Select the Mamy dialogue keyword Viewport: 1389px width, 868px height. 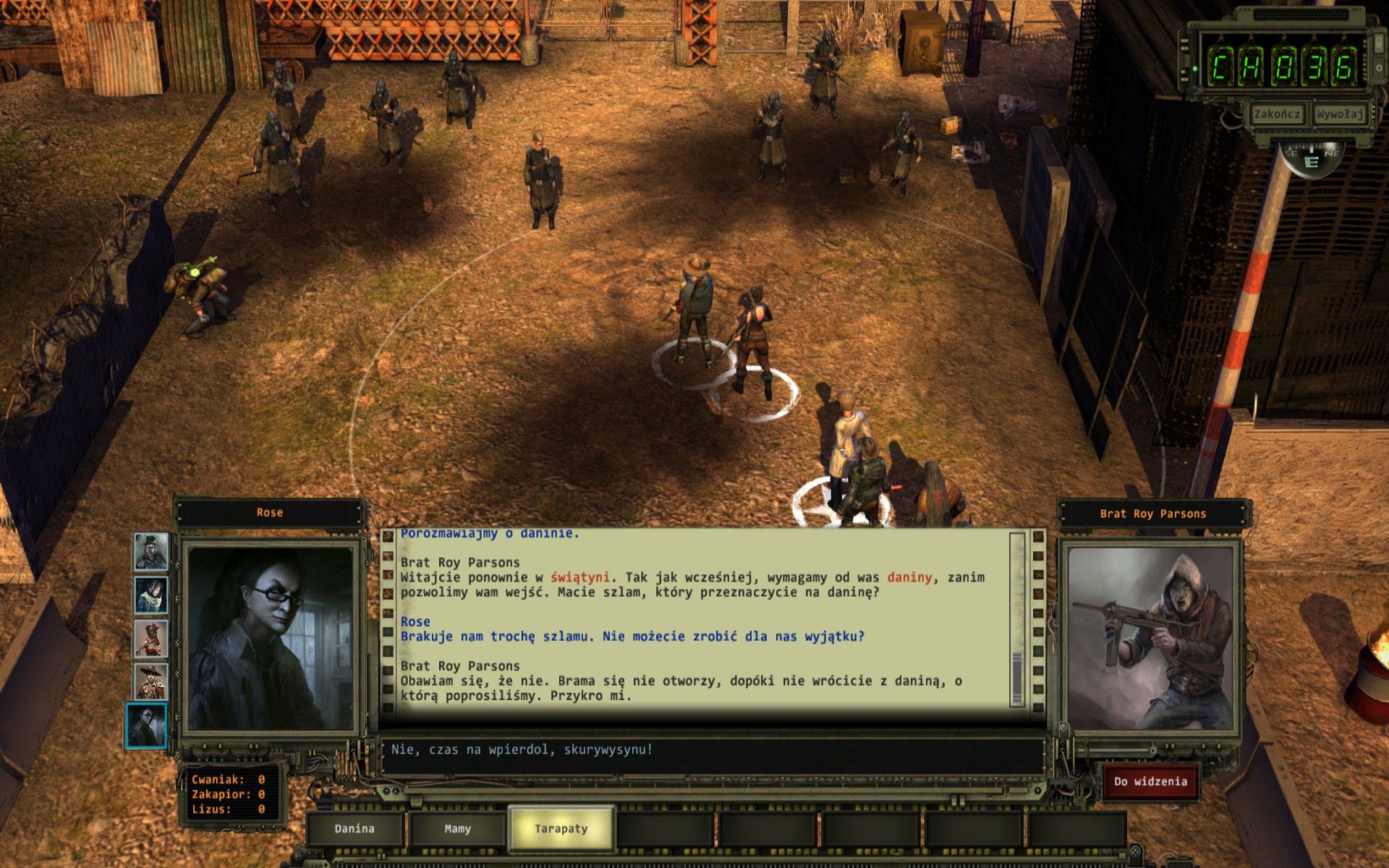pyautogui.click(x=457, y=829)
